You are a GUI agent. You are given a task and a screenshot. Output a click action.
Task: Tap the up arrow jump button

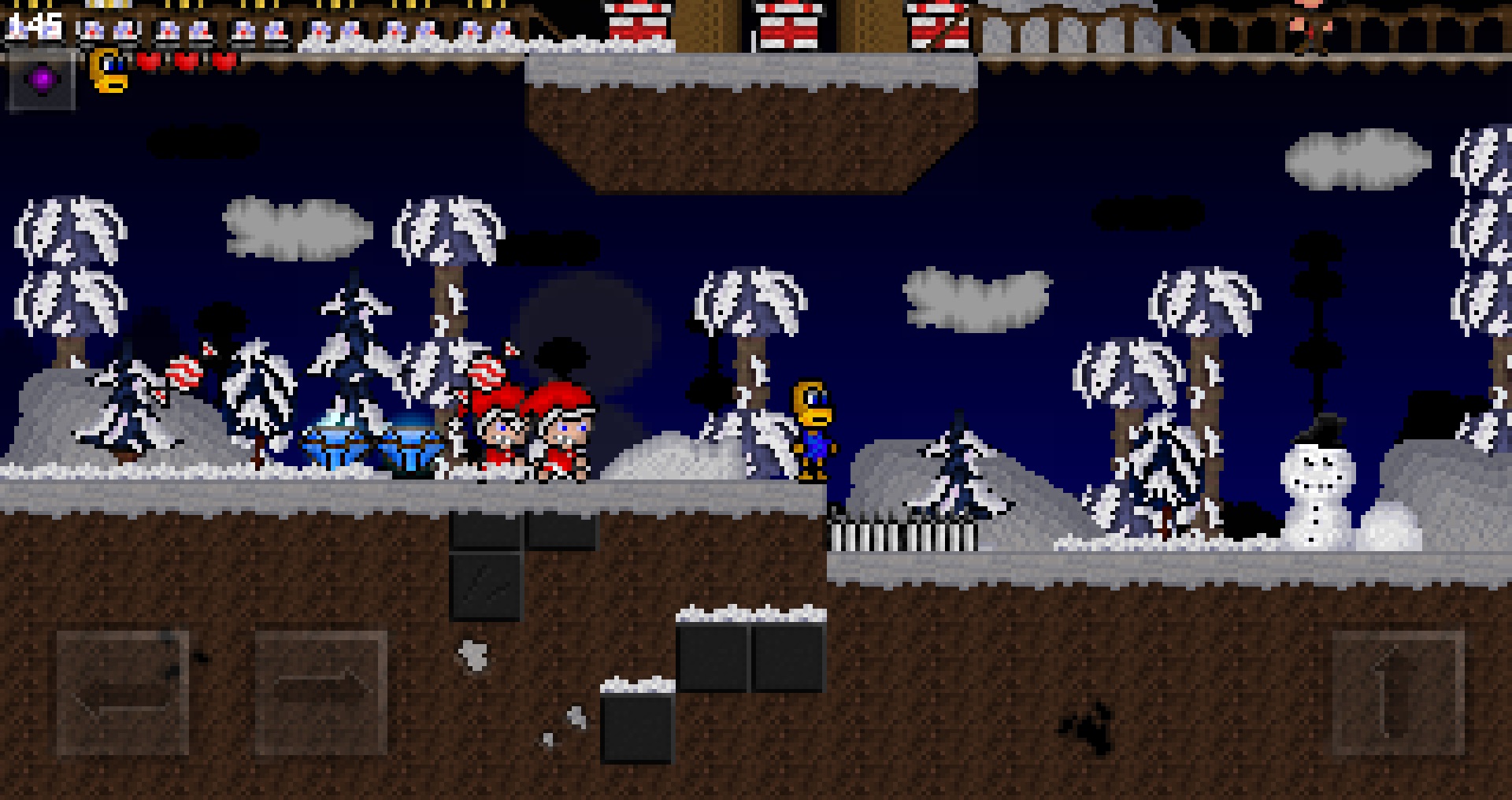(x=1398, y=693)
